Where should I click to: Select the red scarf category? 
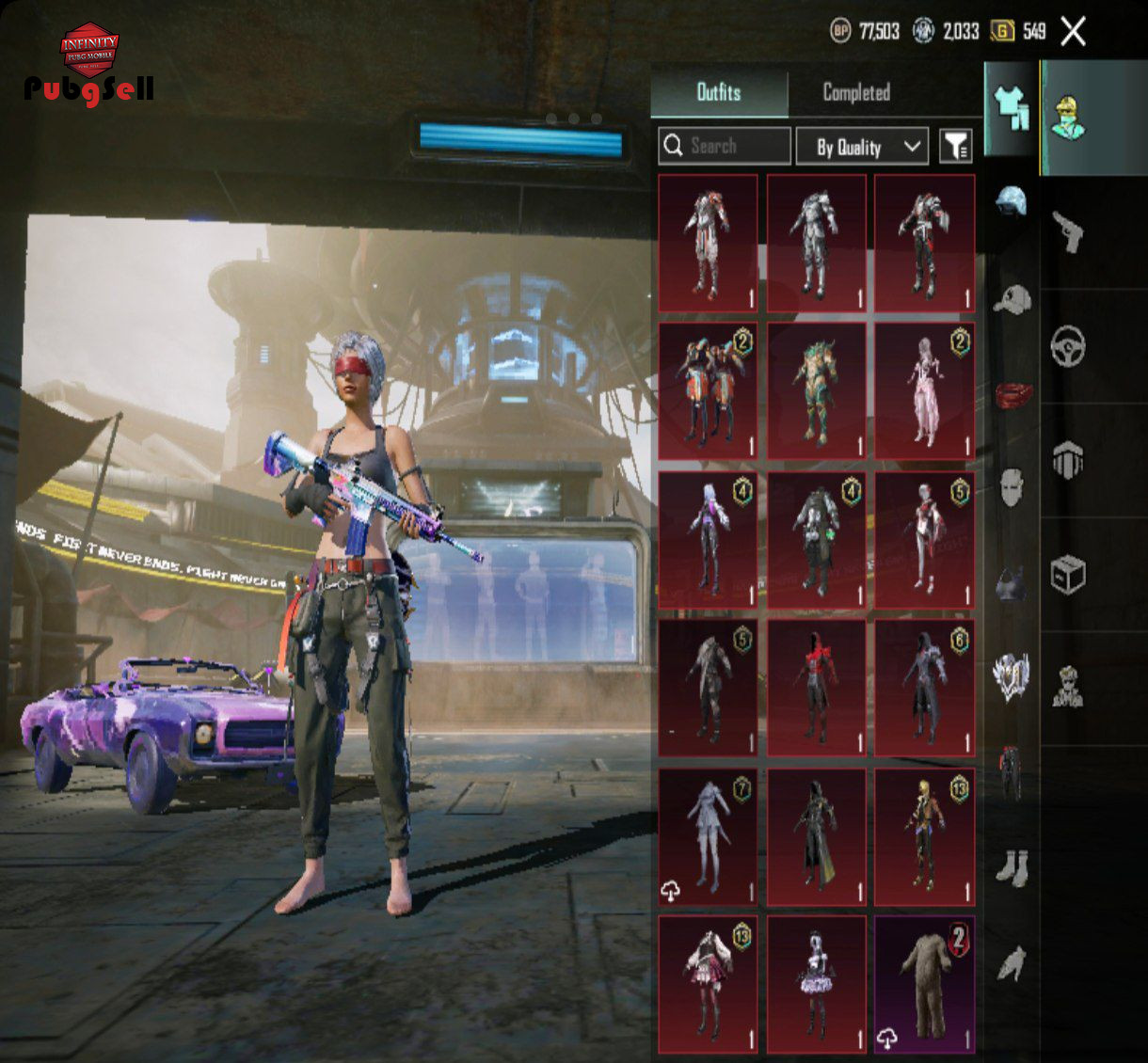[x=1012, y=394]
